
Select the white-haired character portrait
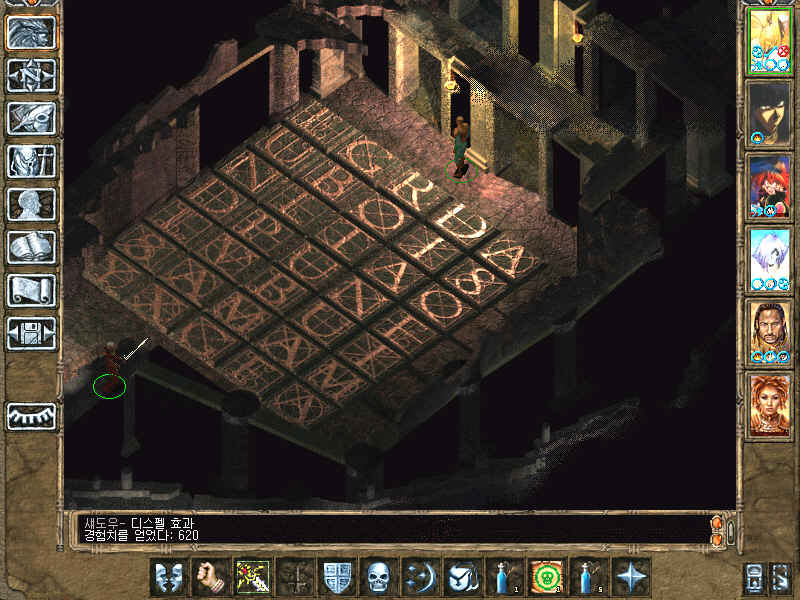tap(769, 259)
